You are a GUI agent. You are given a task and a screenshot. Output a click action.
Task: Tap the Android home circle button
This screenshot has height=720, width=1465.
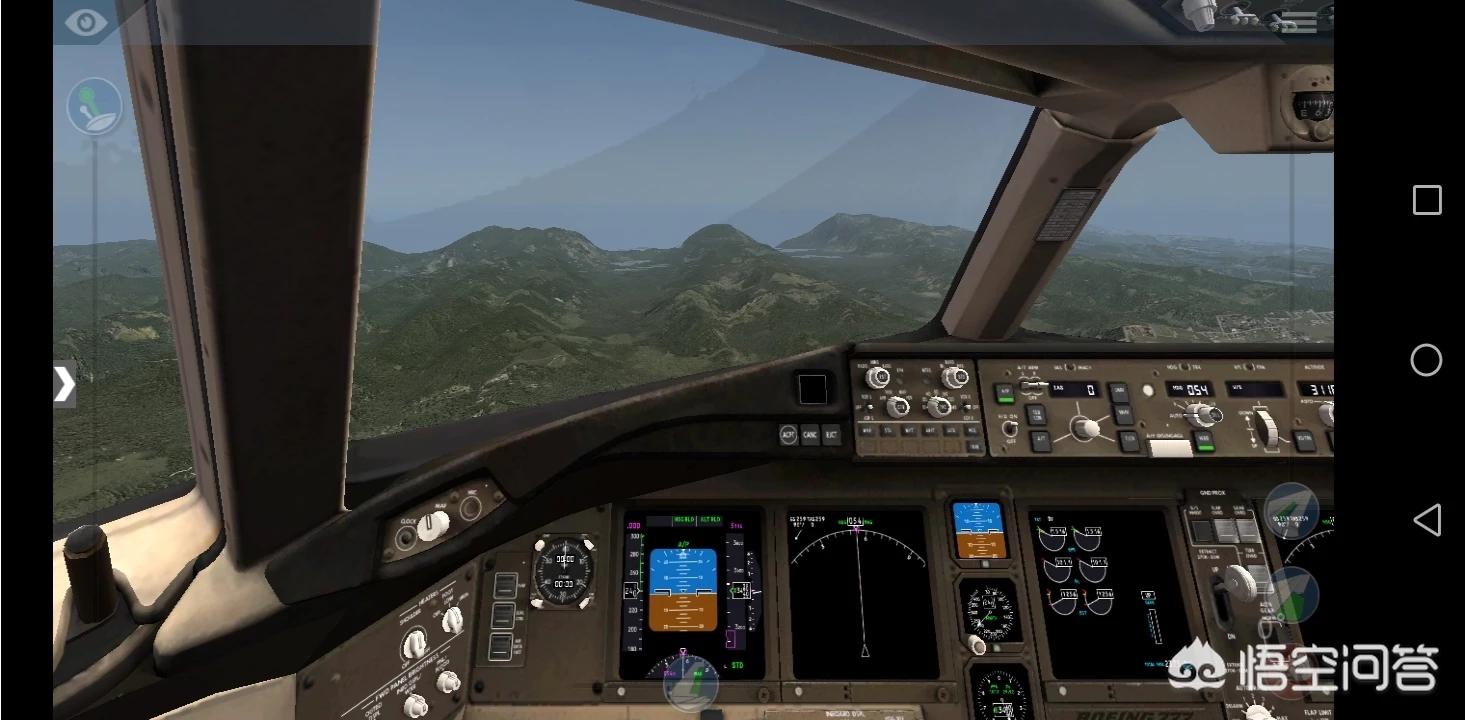coord(1426,360)
